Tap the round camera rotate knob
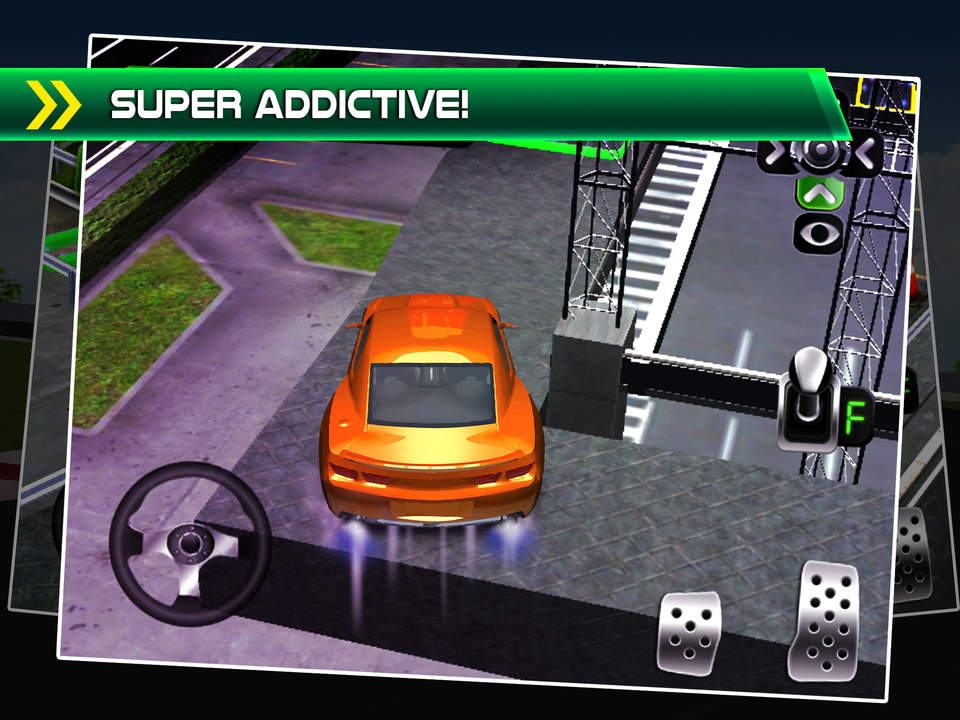960x720 pixels. [820, 152]
